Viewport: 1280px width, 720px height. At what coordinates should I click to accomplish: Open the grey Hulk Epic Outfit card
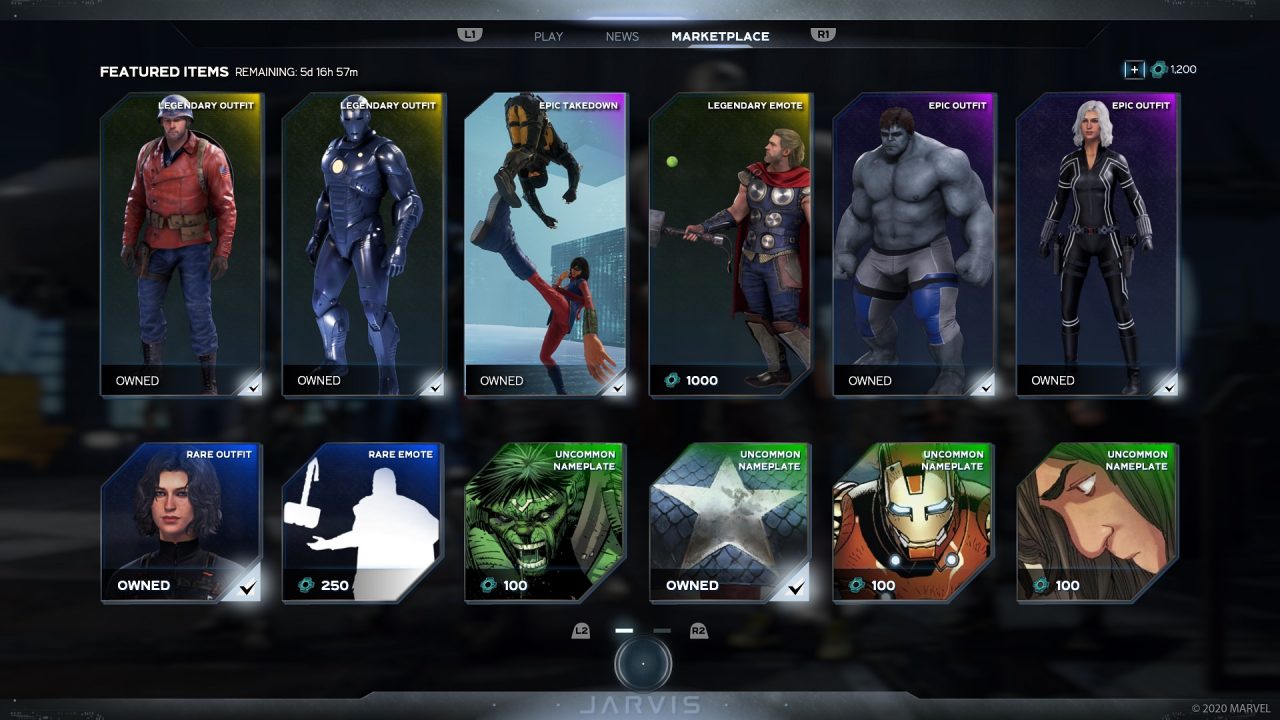pyautogui.click(x=914, y=245)
